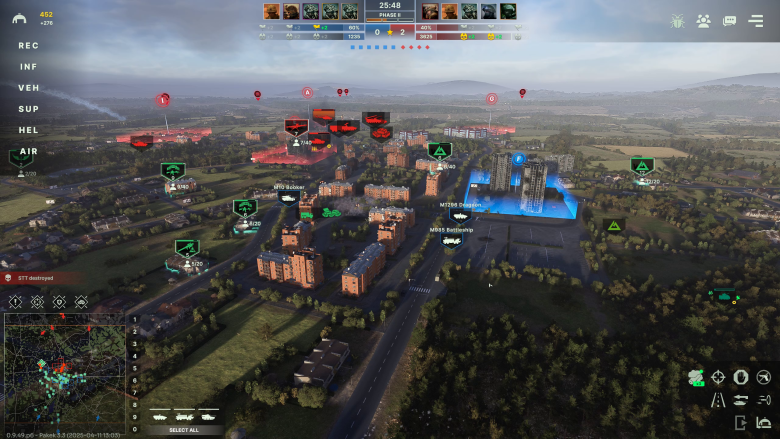Select control group number 1

point(135,321)
